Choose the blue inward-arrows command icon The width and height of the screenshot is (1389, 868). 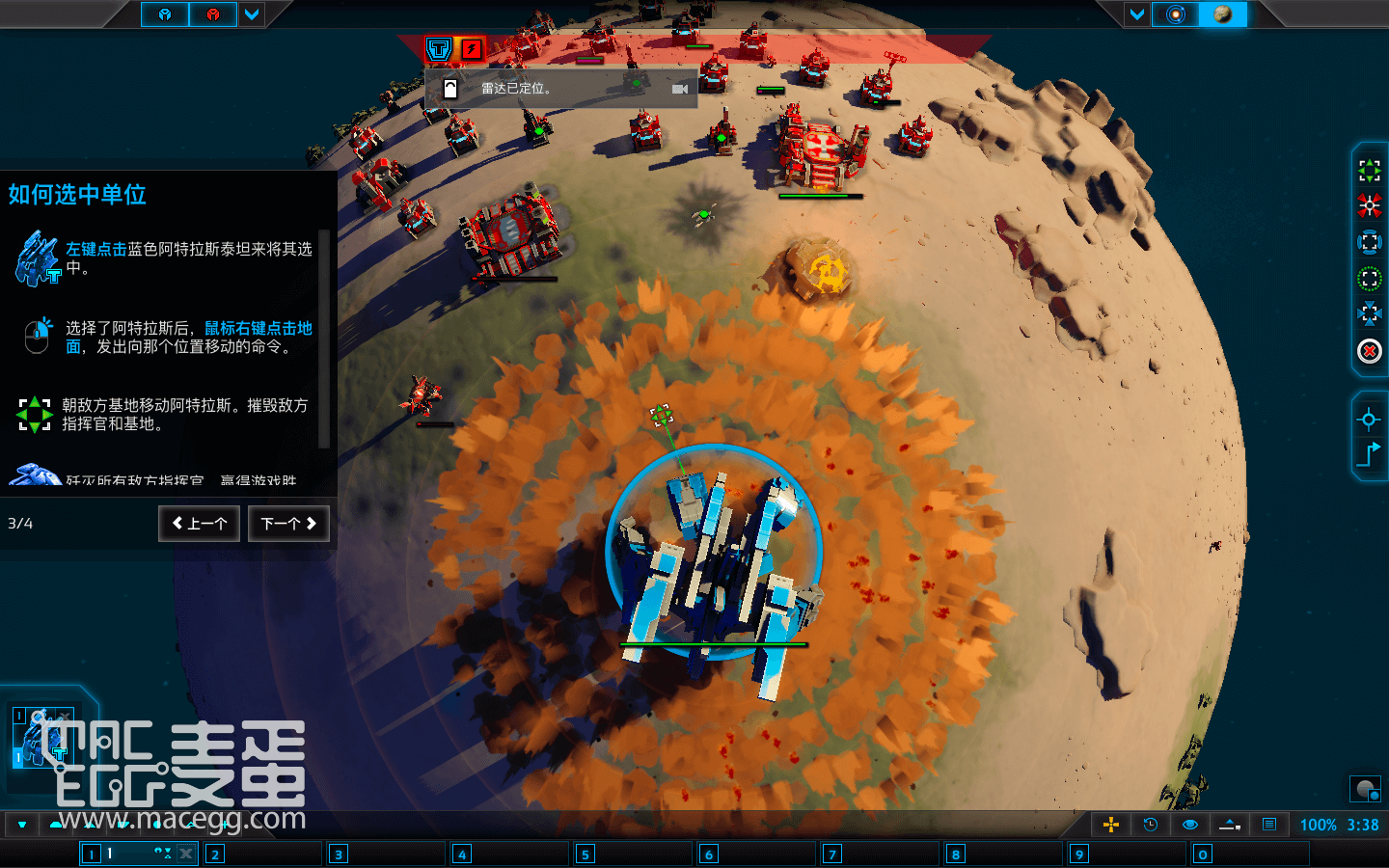pyautogui.click(x=1369, y=314)
